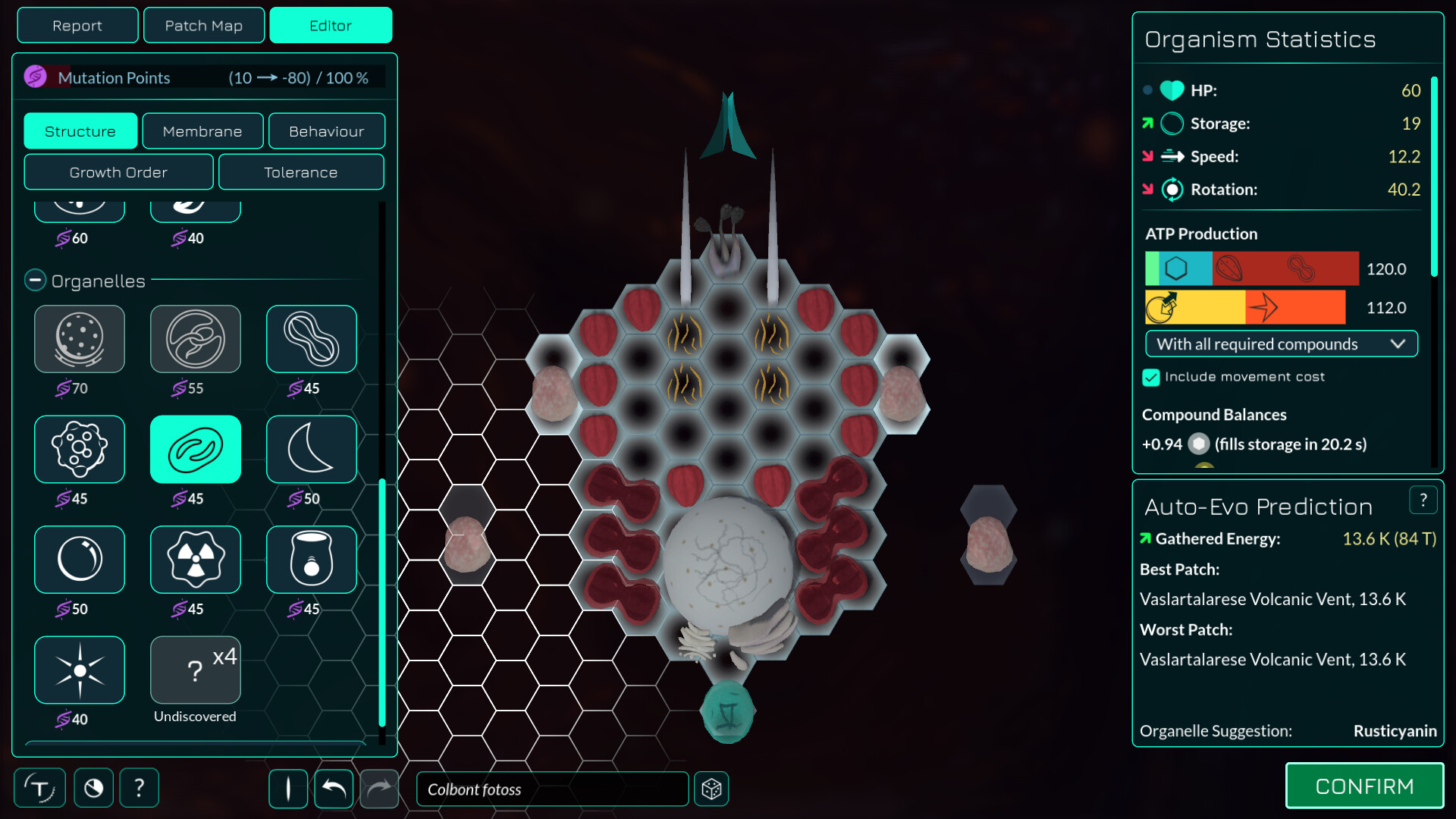
Task: Open Auto-Evo Prediction help
Action: click(x=1423, y=500)
